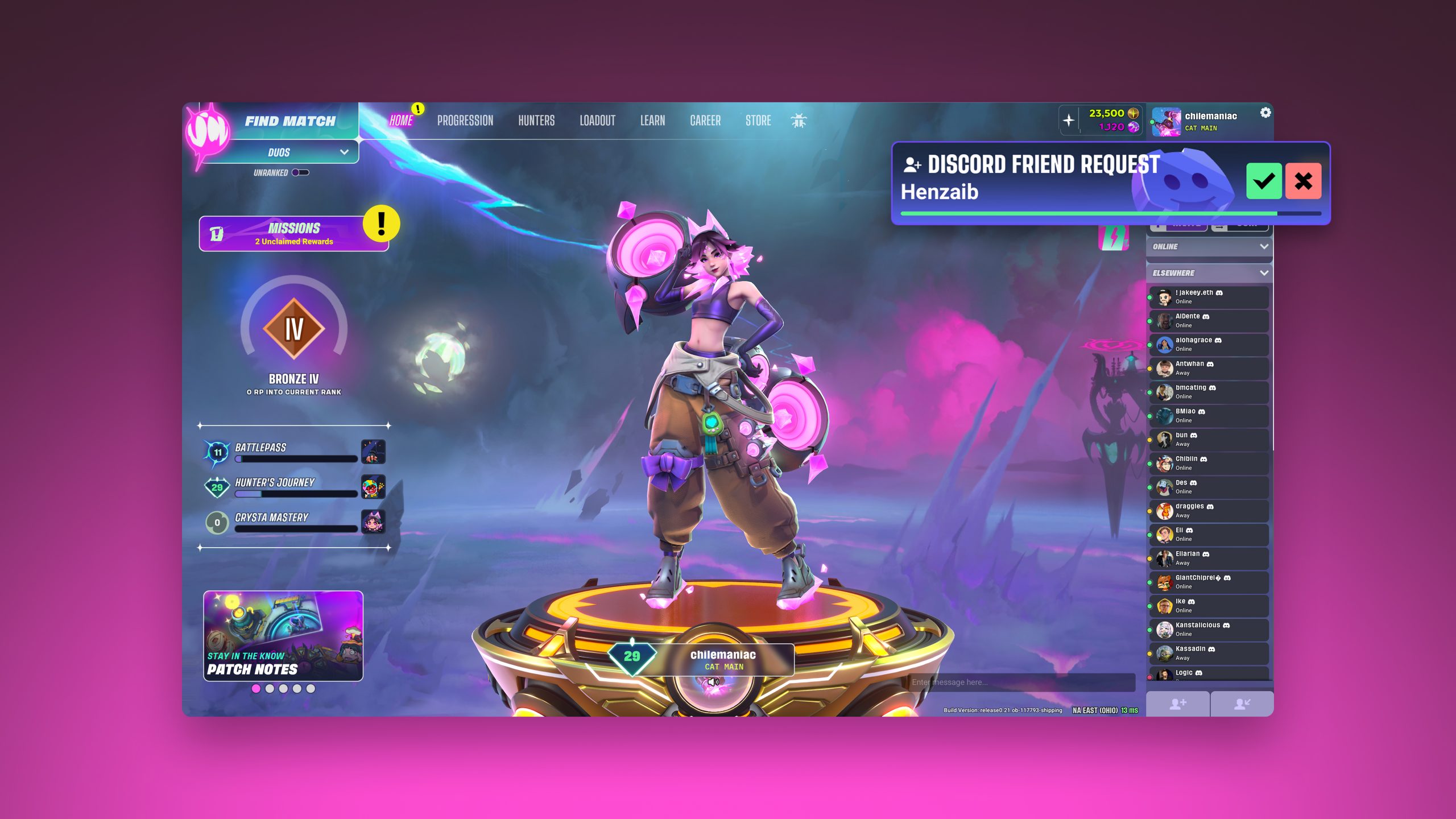This screenshot has height=819, width=1456.
Task: Click the Battlepass level 11 emblem
Action: point(217,451)
